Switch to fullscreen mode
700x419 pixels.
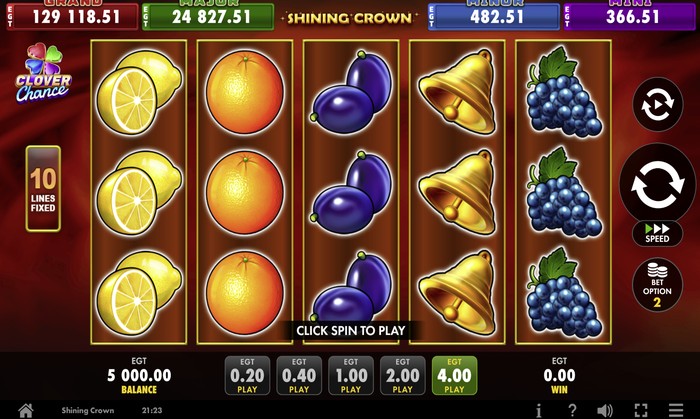click(x=641, y=410)
